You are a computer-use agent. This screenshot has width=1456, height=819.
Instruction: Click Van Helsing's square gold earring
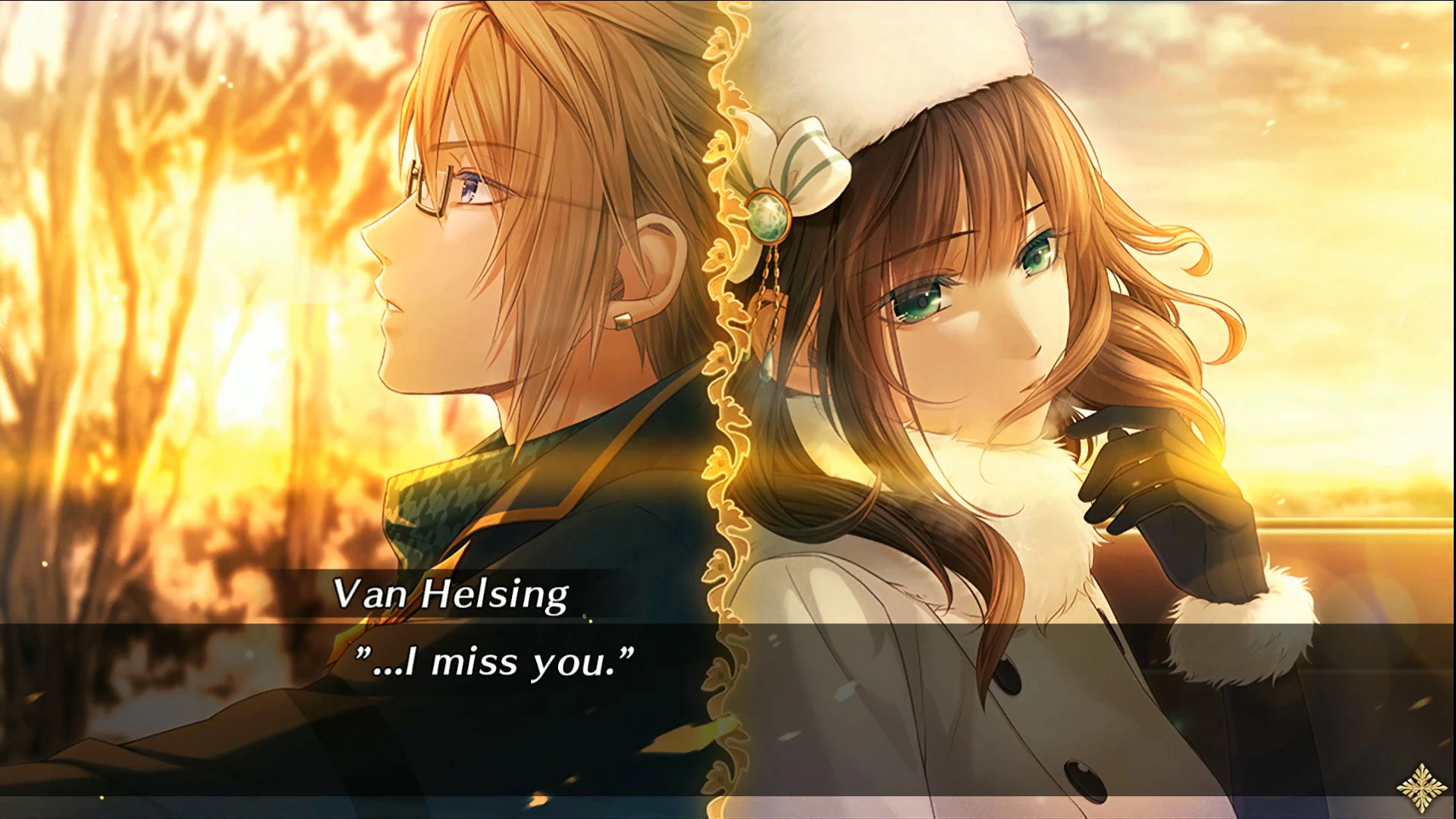pos(623,322)
